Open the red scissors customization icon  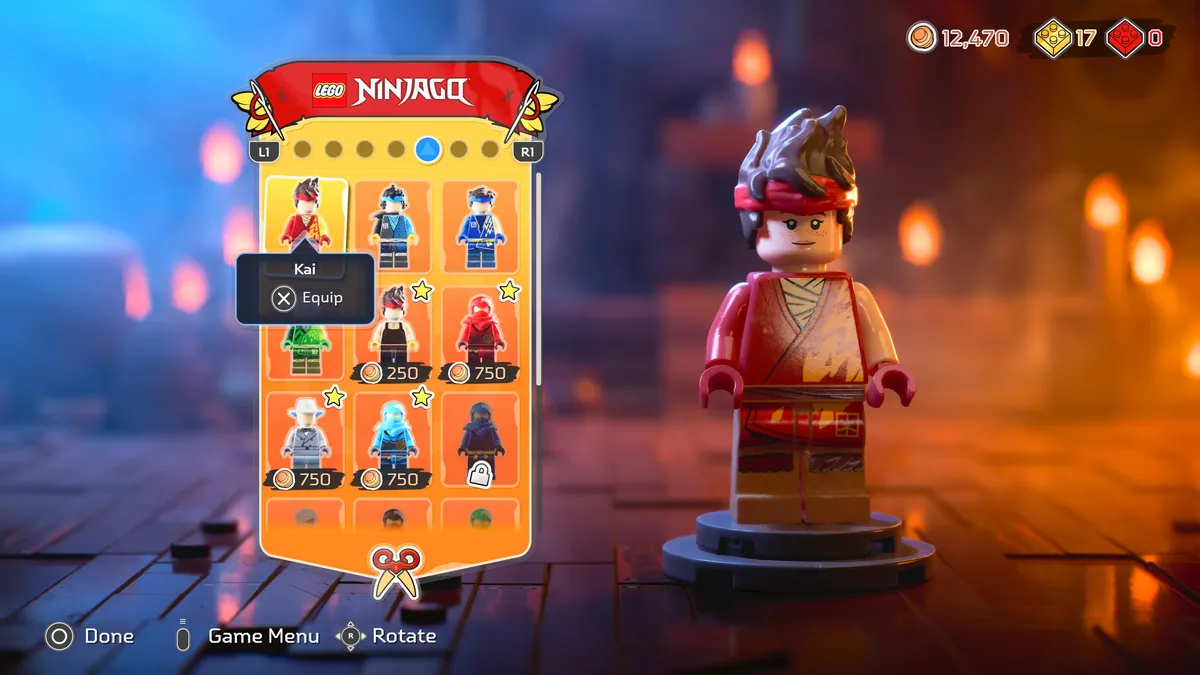point(395,571)
